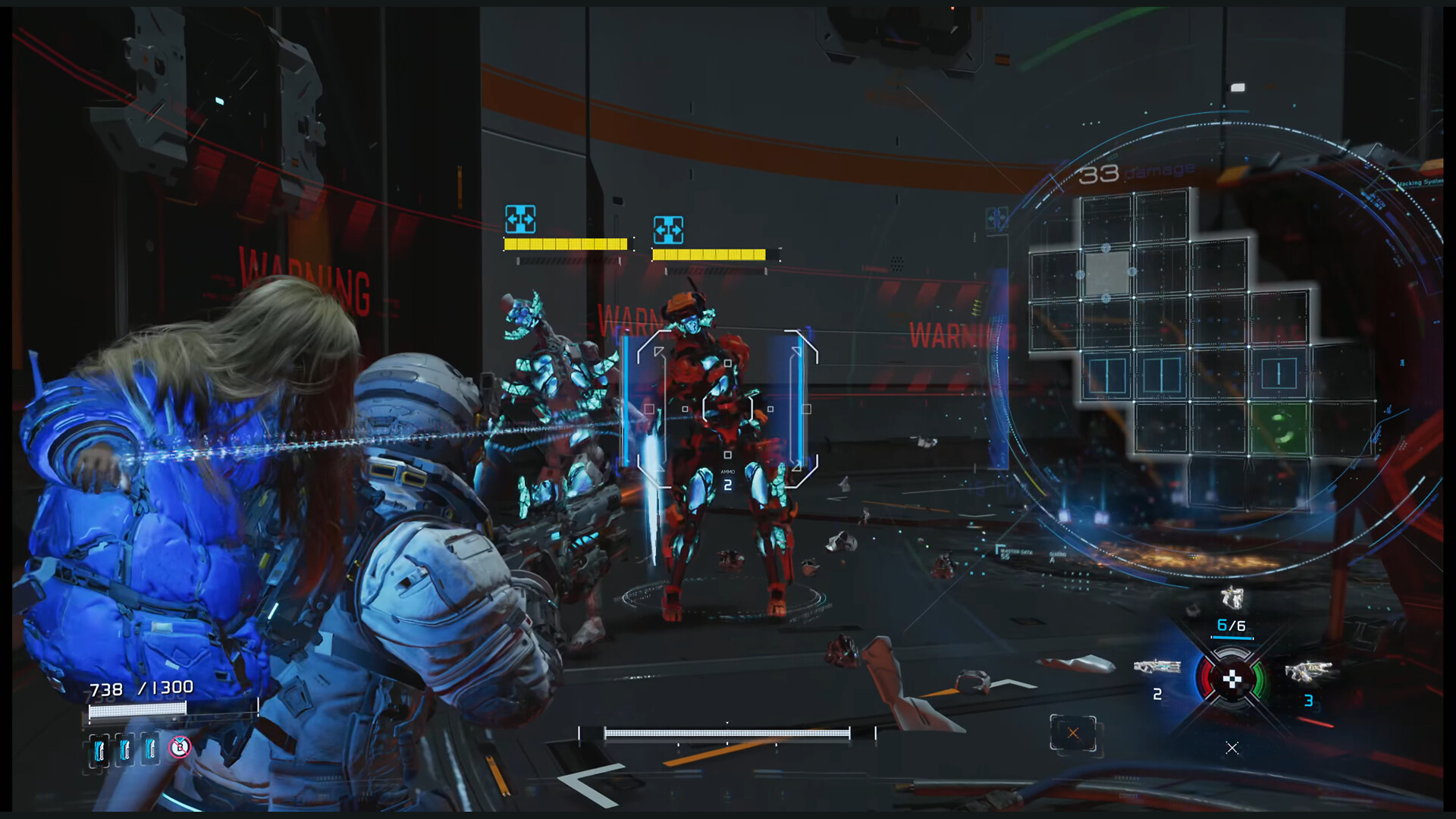Select the solid white cursor tile in hacking grid
Viewport: 1456px width, 819px height.
tap(1106, 271)
